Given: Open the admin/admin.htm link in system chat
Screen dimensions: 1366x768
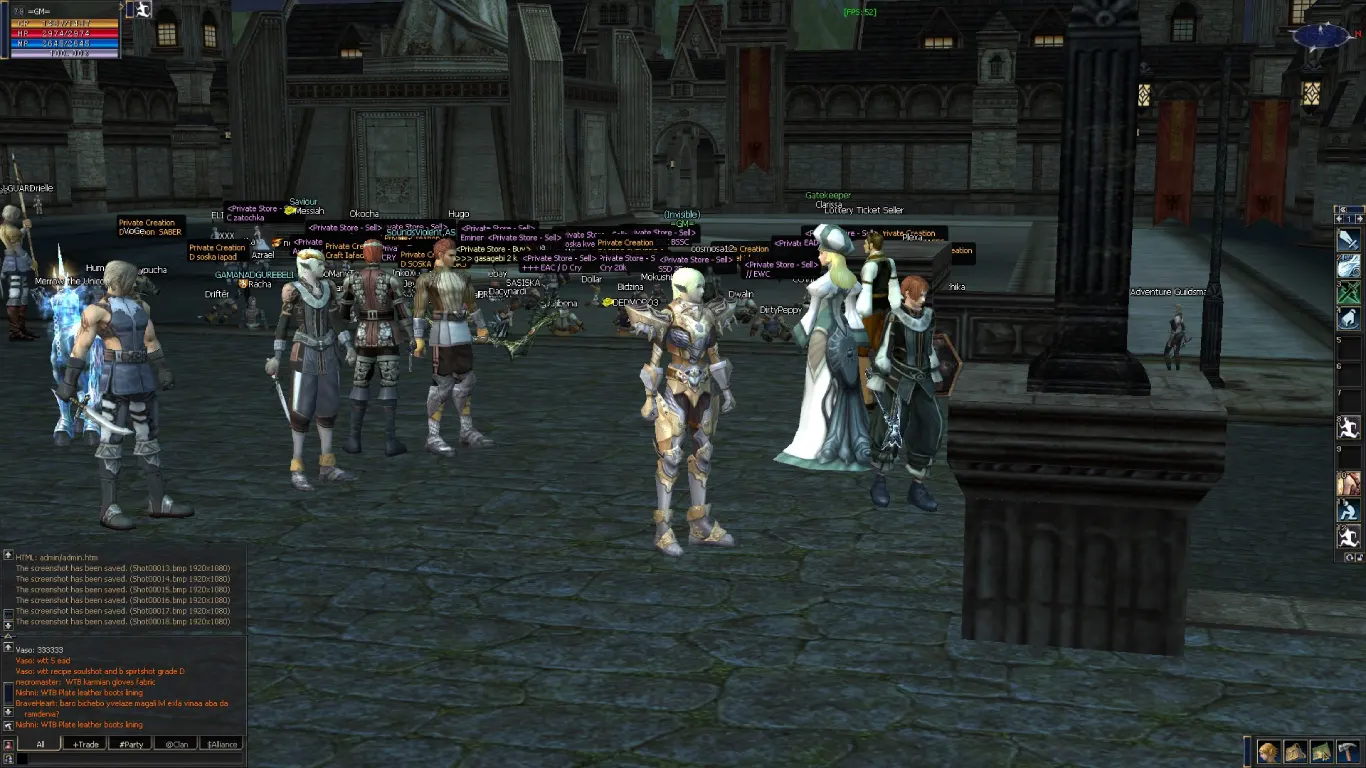Looking at the screenshot, I should 68,557.
